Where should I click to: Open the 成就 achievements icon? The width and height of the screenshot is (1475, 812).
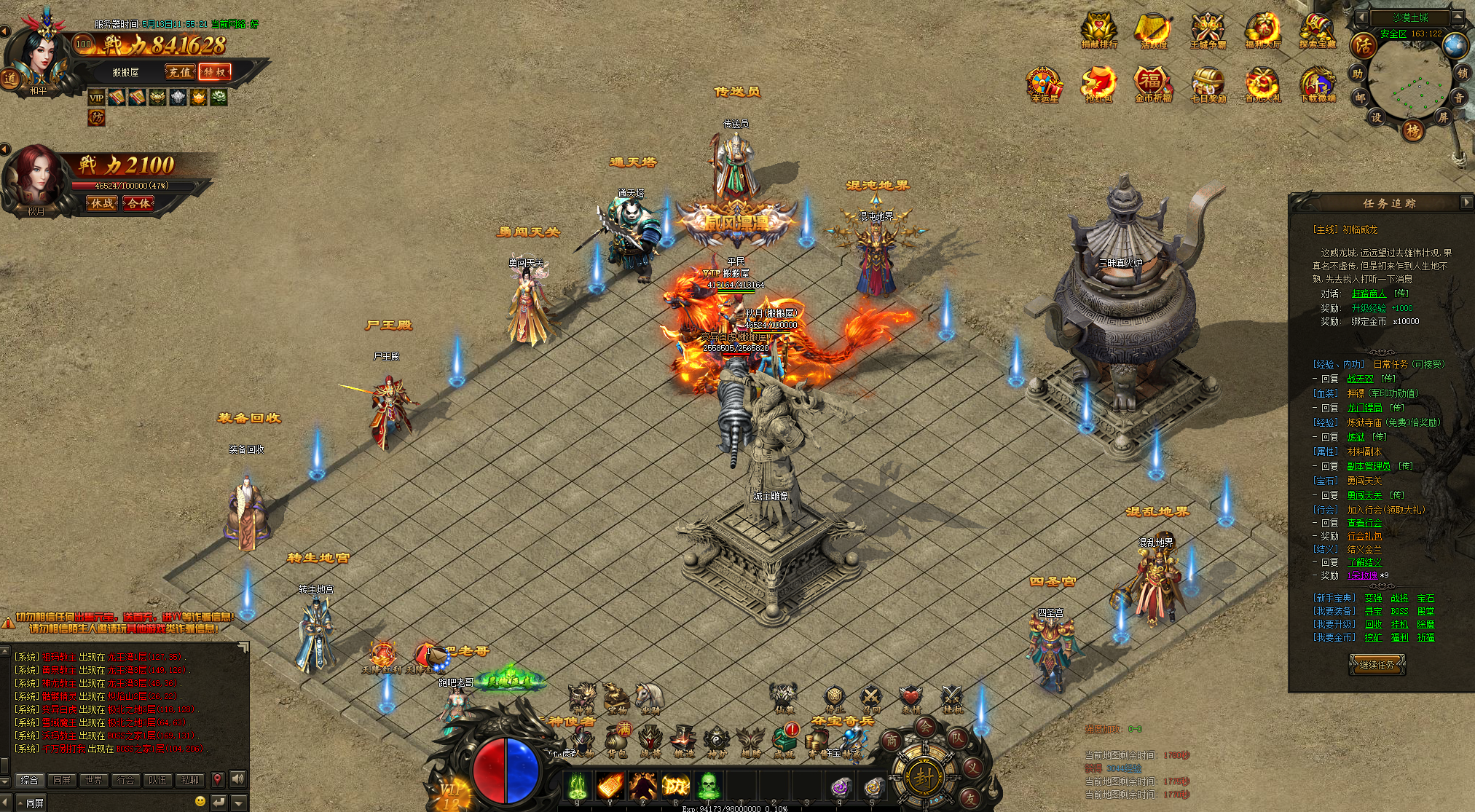[x=784, y=741]
